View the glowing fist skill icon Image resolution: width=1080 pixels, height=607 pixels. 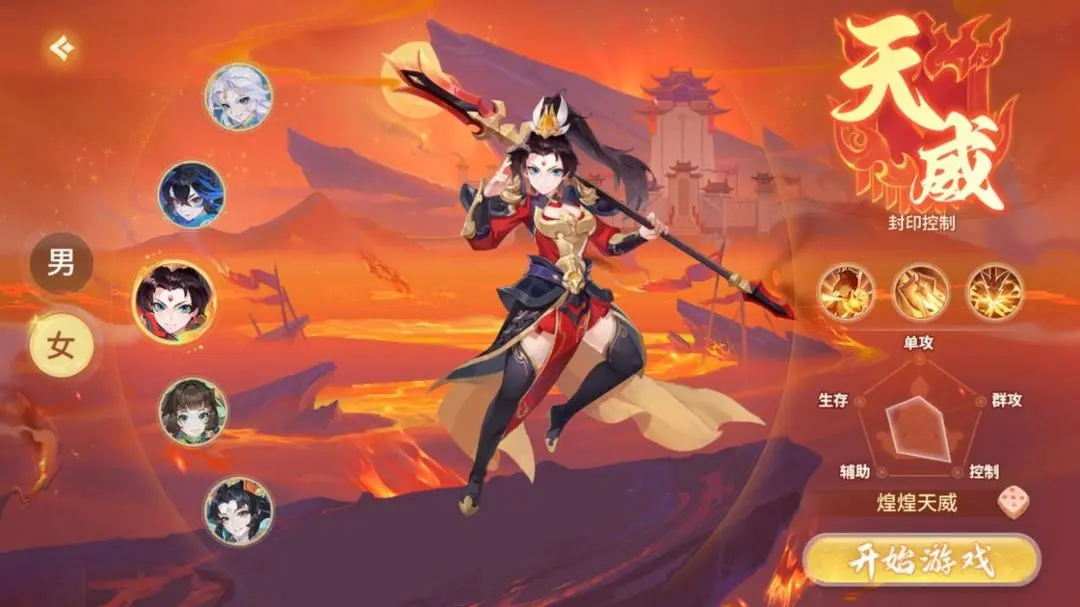tap(846, 292)
